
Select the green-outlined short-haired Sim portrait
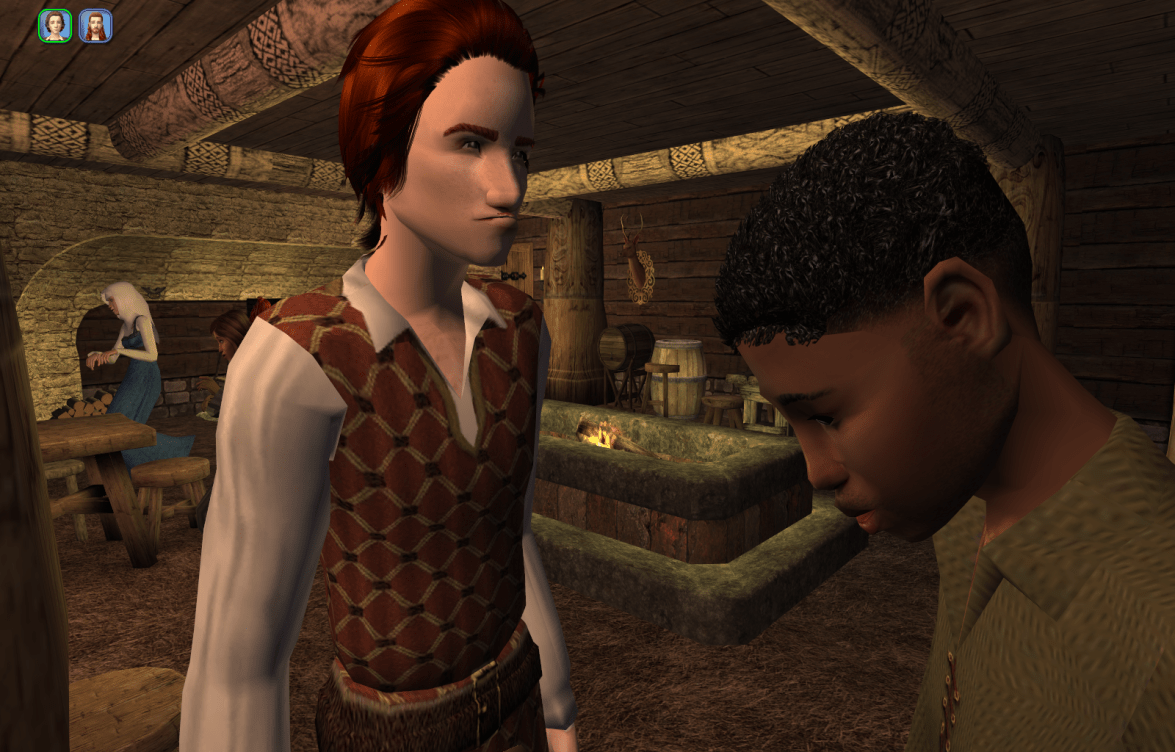[55, 26]
